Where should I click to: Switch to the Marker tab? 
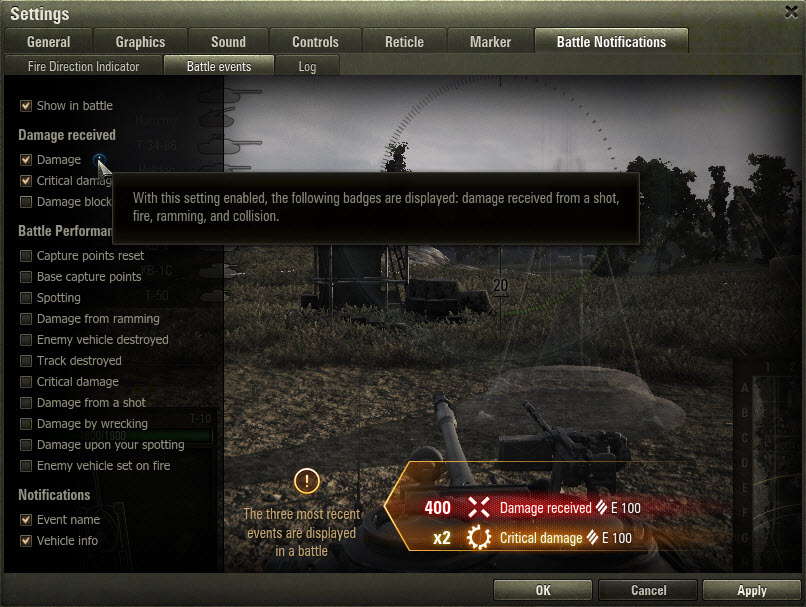click(490, 42)
